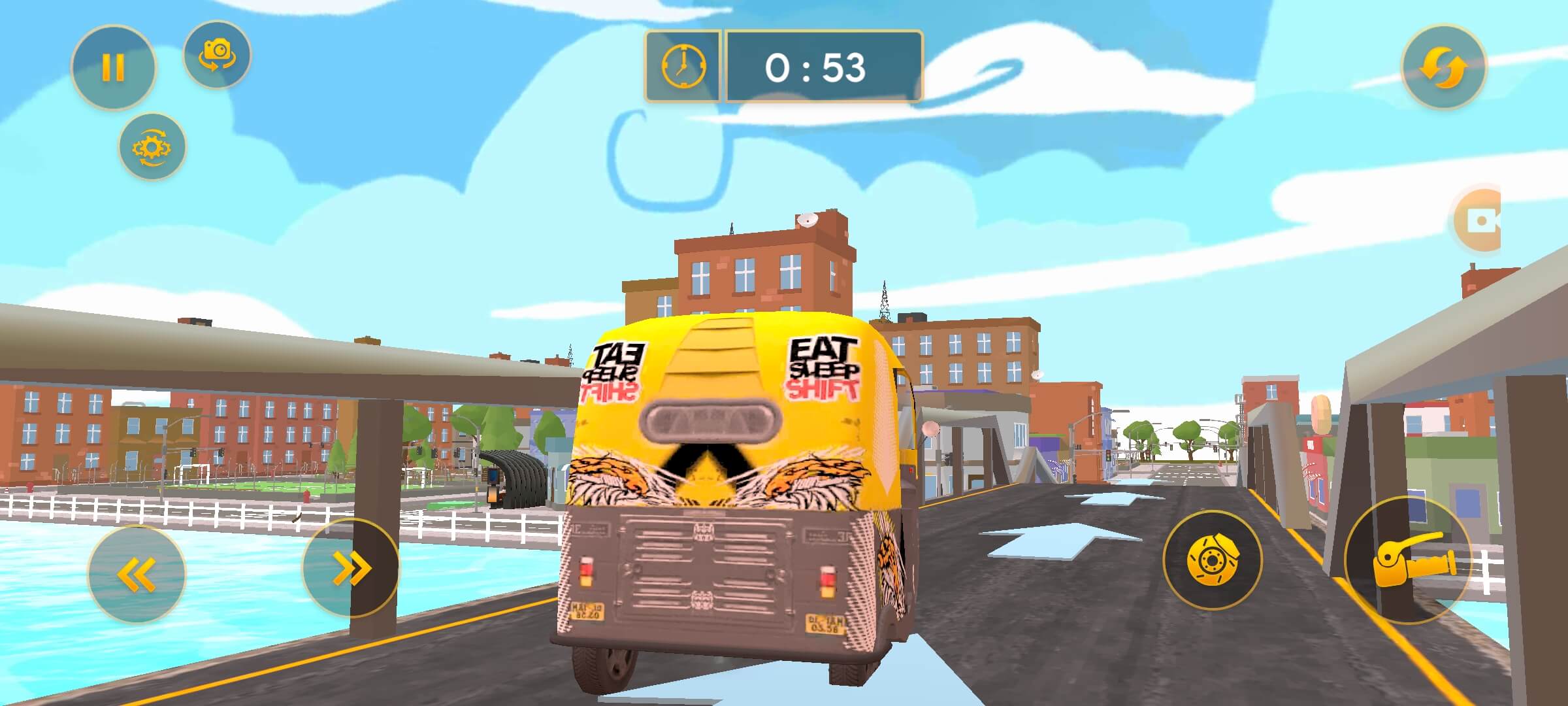1568x706 pixels.
Task: Steer left with the double-arrow button
Action: [137, 574]
